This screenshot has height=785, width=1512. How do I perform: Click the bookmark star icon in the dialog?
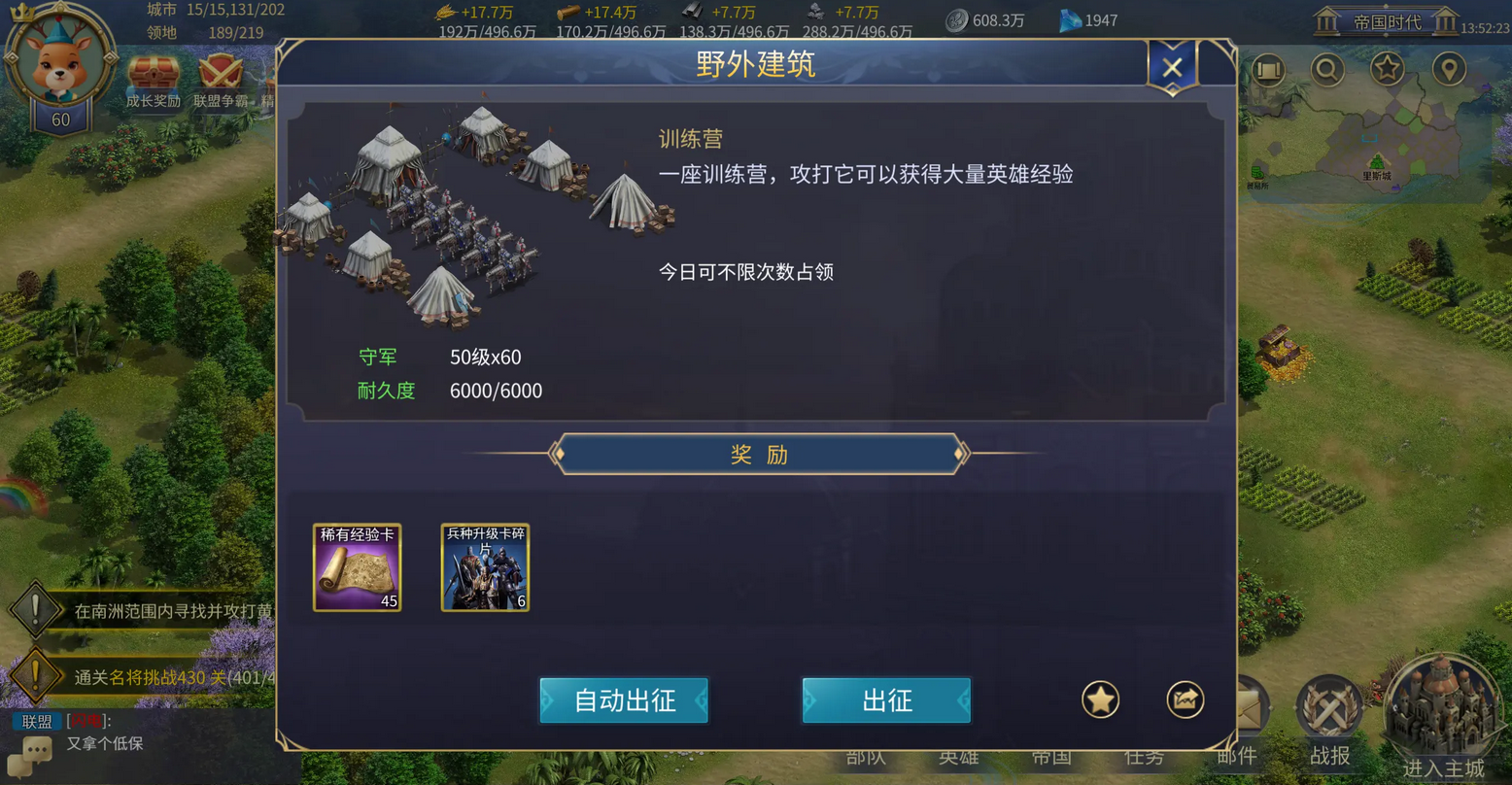[x=1100, y=700]
